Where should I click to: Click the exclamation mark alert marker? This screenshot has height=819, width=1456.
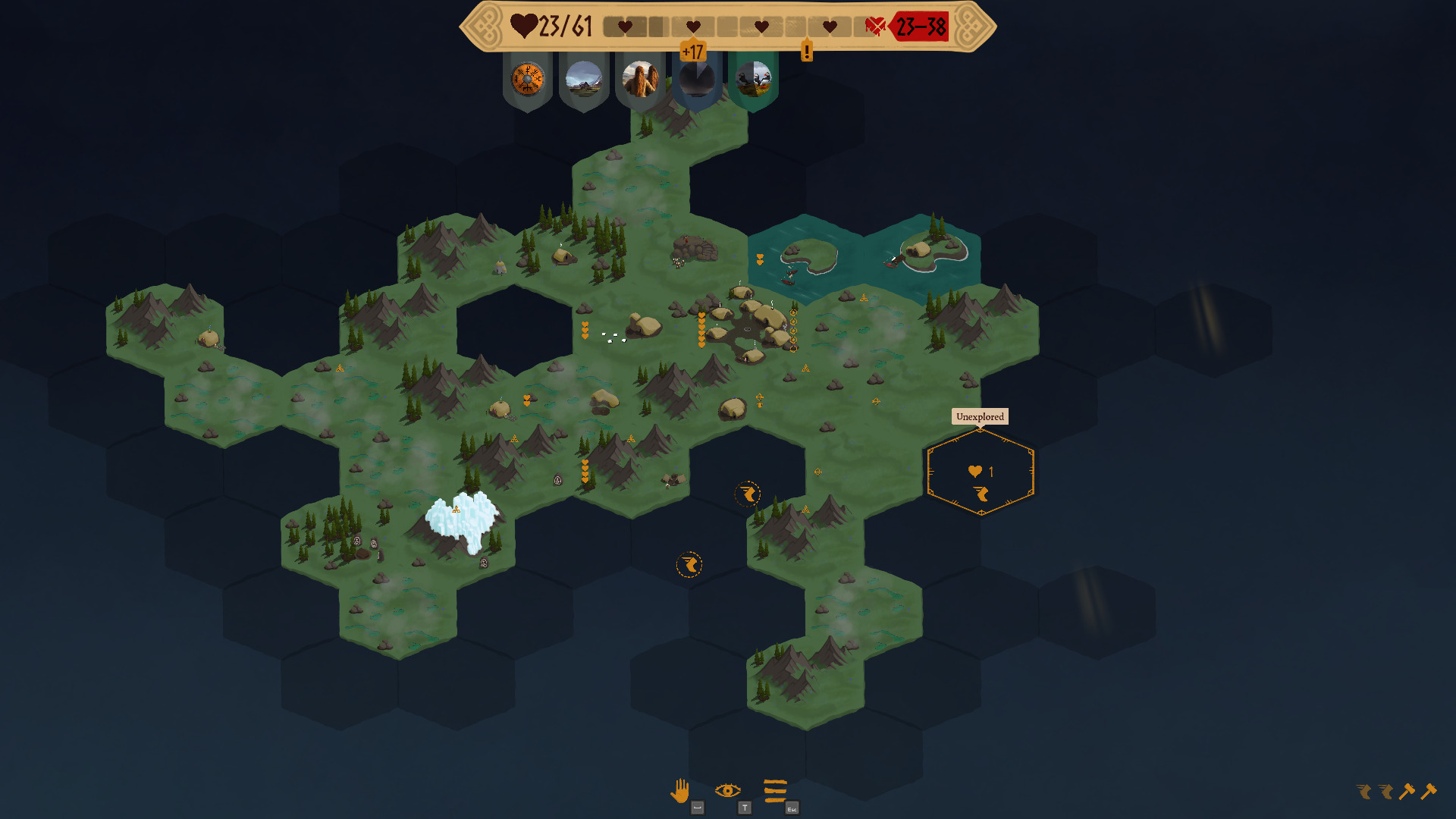pyautogui.click(x=807, y=52)
